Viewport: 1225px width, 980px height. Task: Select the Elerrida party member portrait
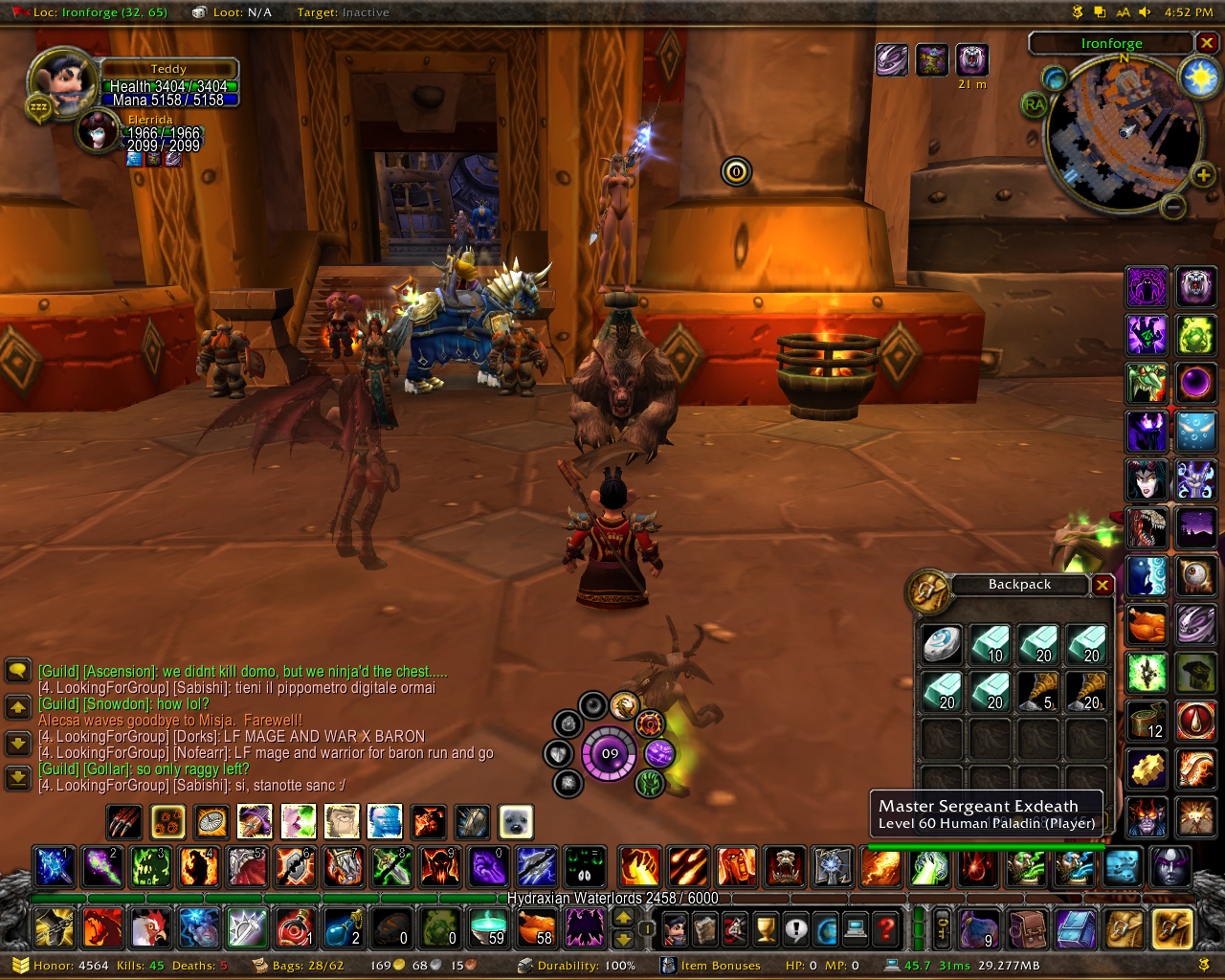point(98,132)
